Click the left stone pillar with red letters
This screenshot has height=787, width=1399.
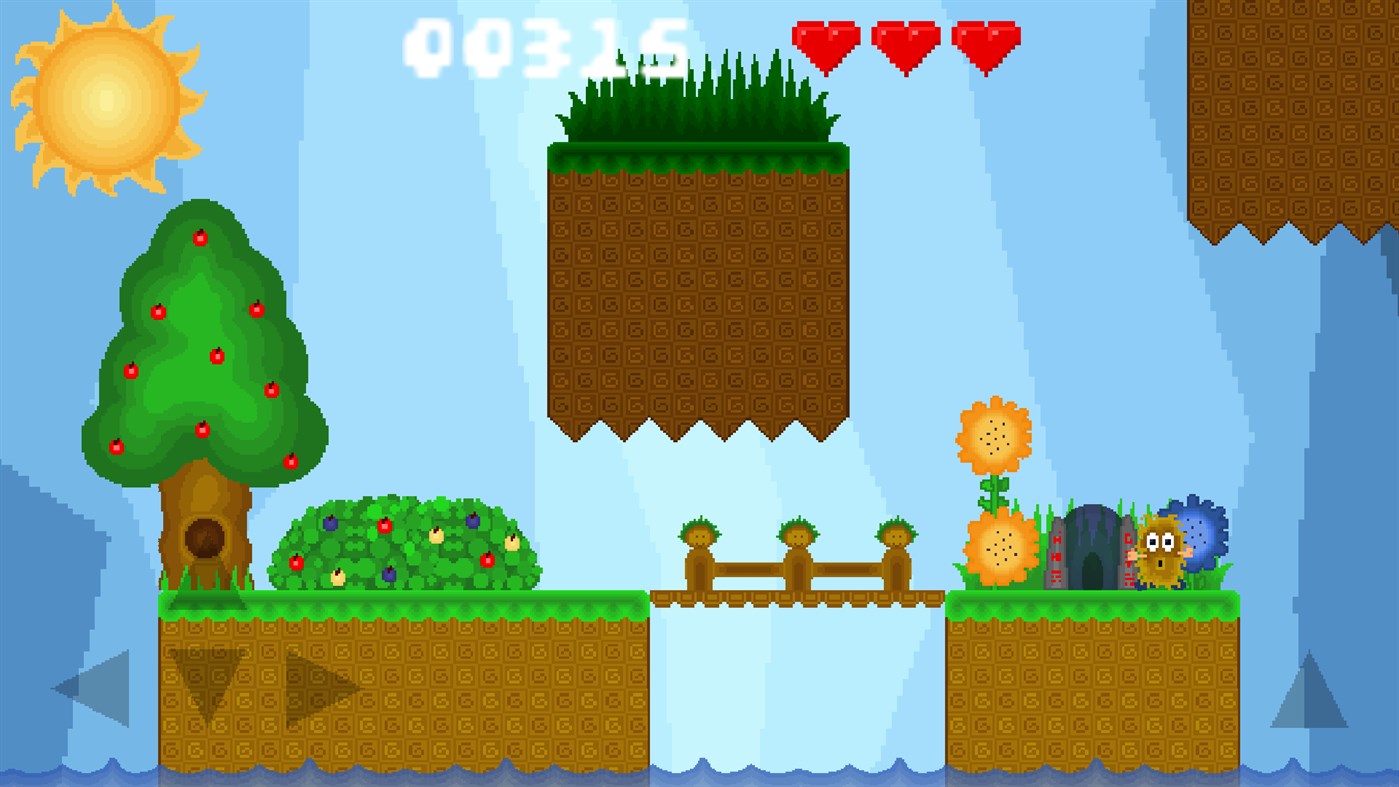click(x=1055, y=555)
